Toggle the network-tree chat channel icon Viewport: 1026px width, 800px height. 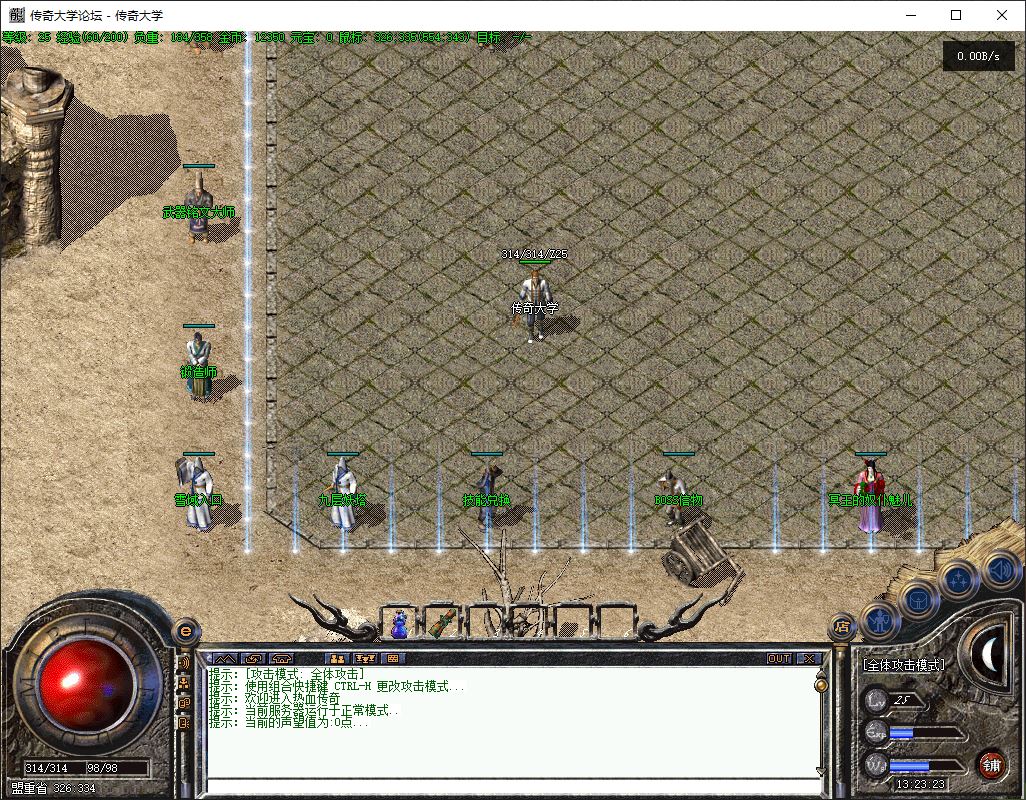tap(184, 682)
